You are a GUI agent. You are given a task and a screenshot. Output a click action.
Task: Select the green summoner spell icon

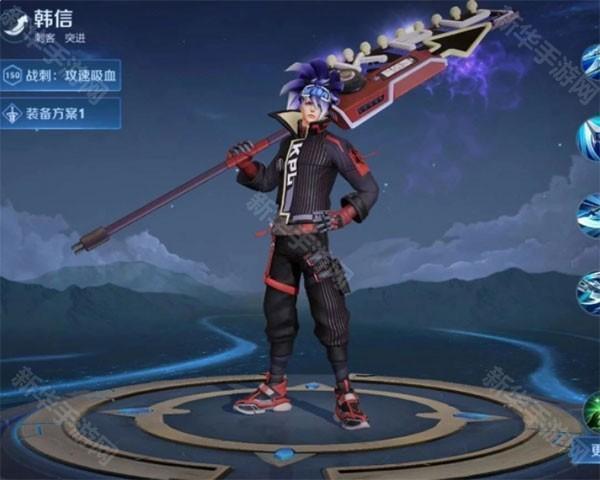pyautogui.click(x=593, y=413)
